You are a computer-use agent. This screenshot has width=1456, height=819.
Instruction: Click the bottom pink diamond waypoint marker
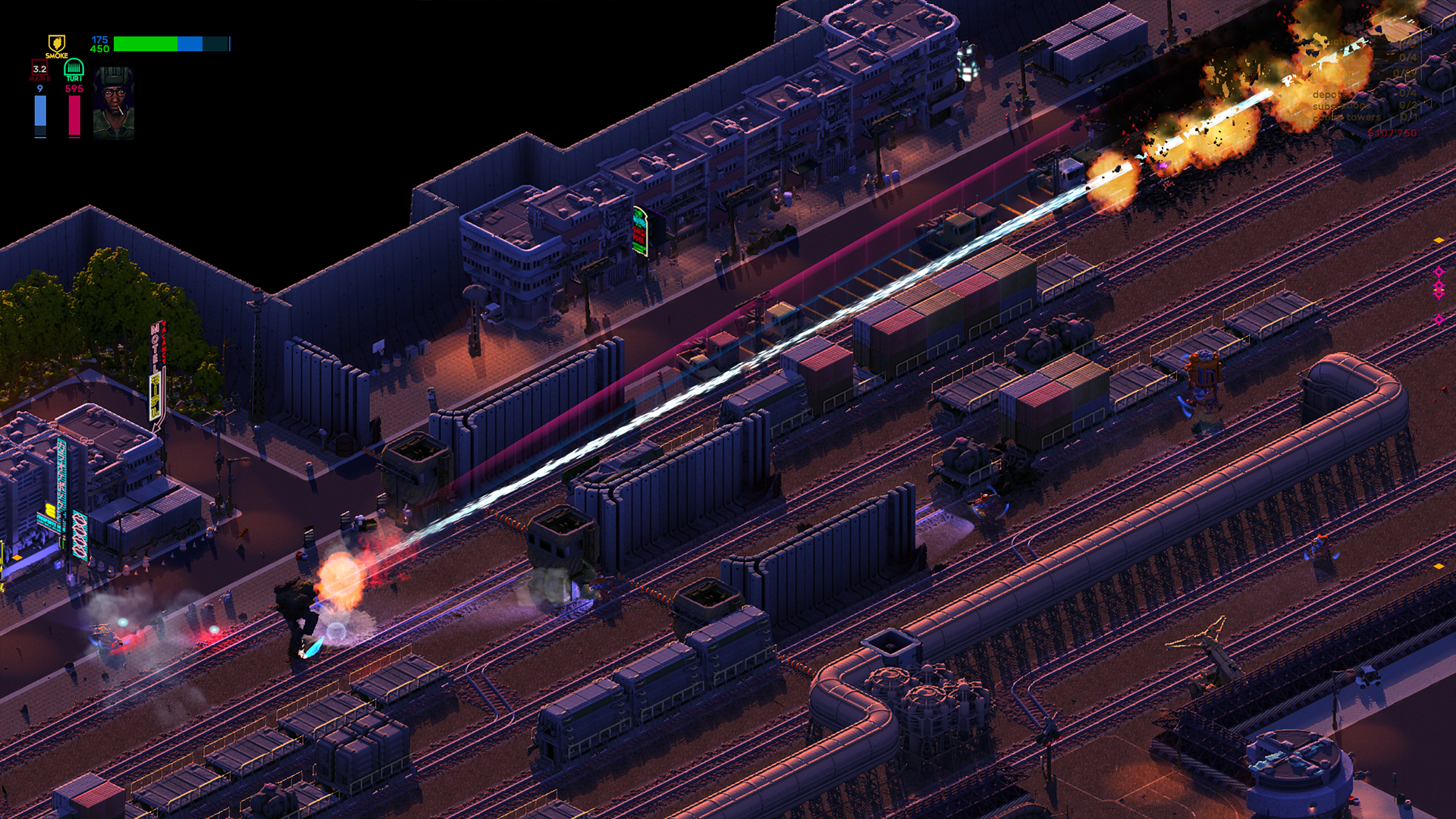coord(1439,319)
